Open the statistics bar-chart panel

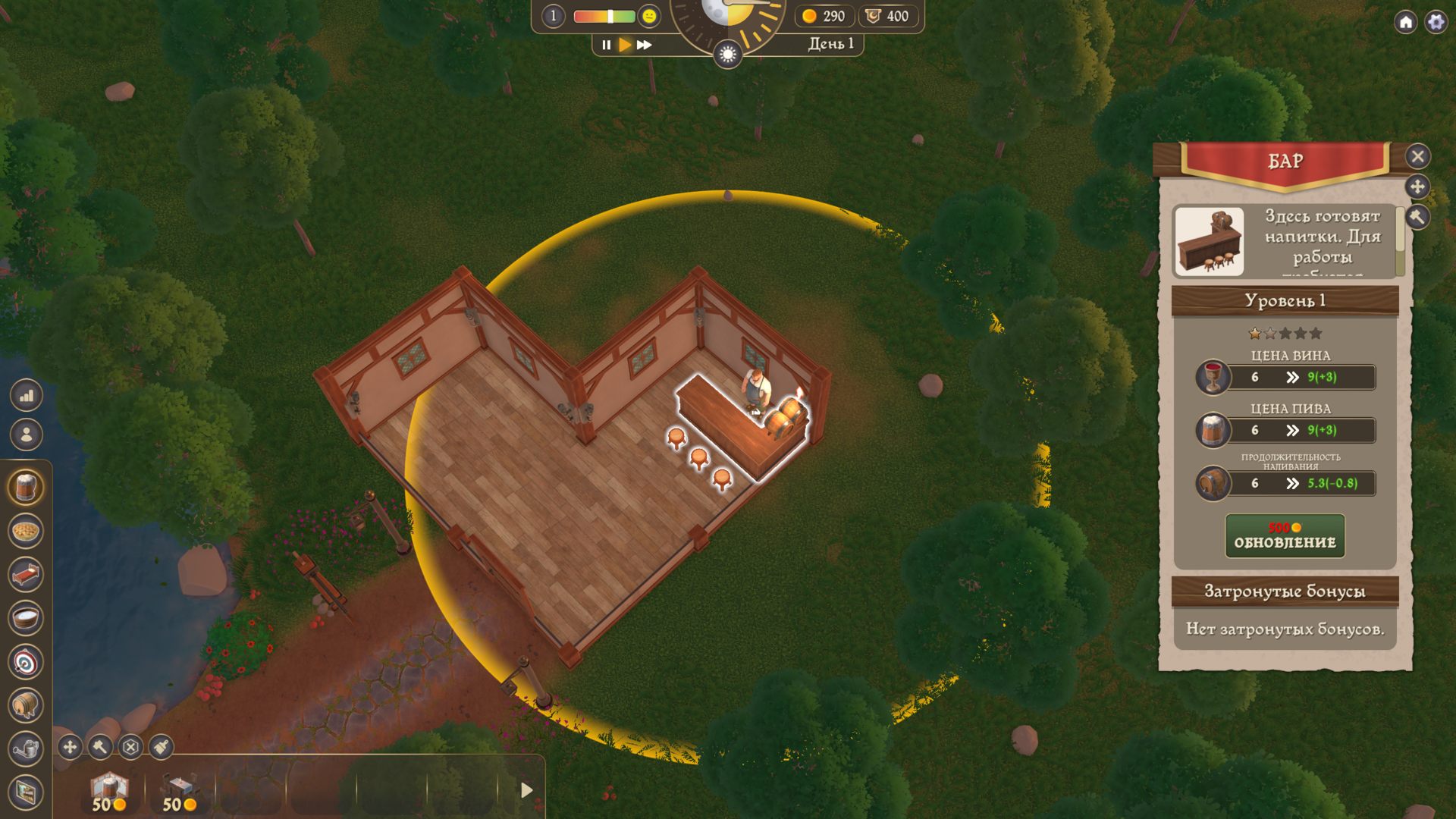coord(27,395)
